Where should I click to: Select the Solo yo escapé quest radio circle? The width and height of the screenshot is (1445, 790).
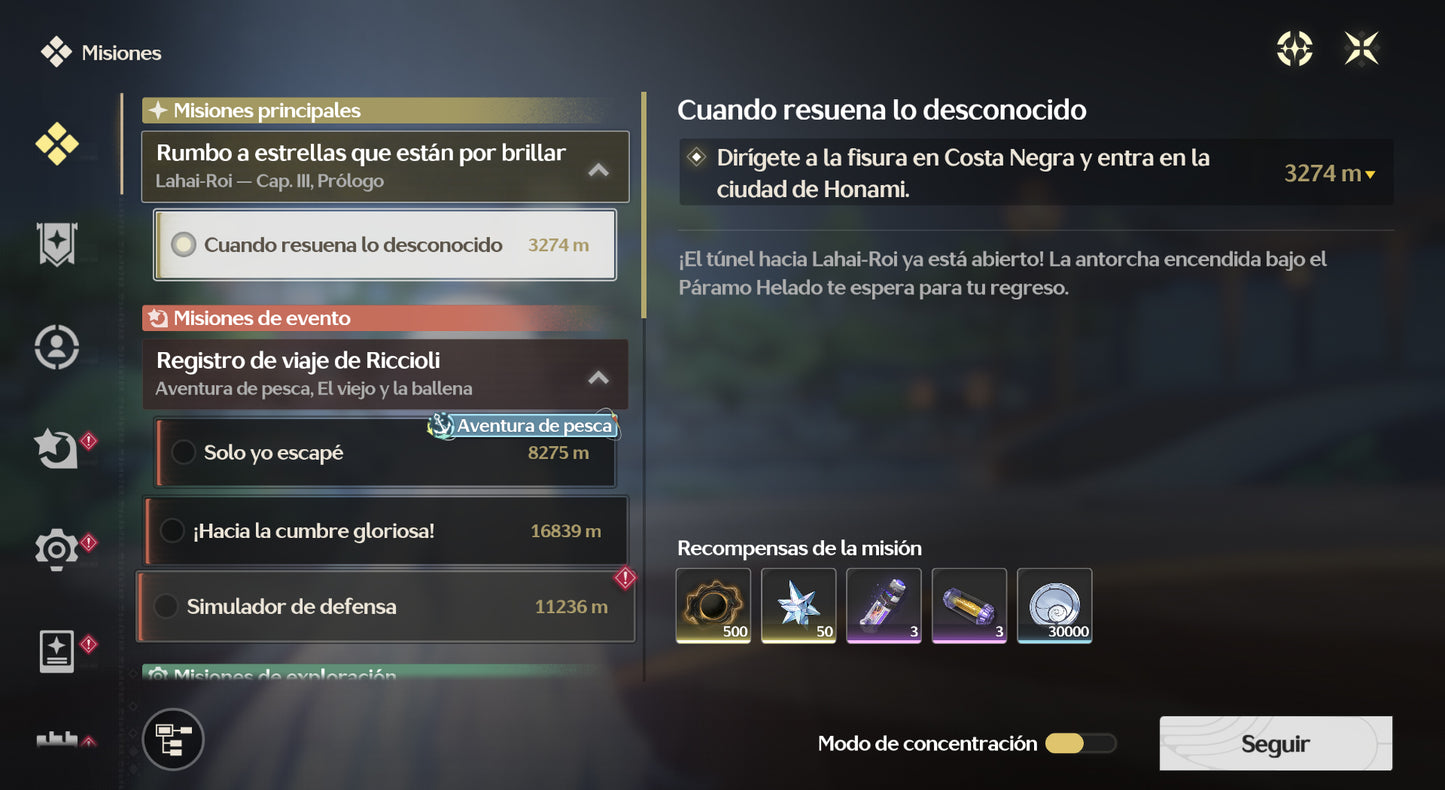183,452
